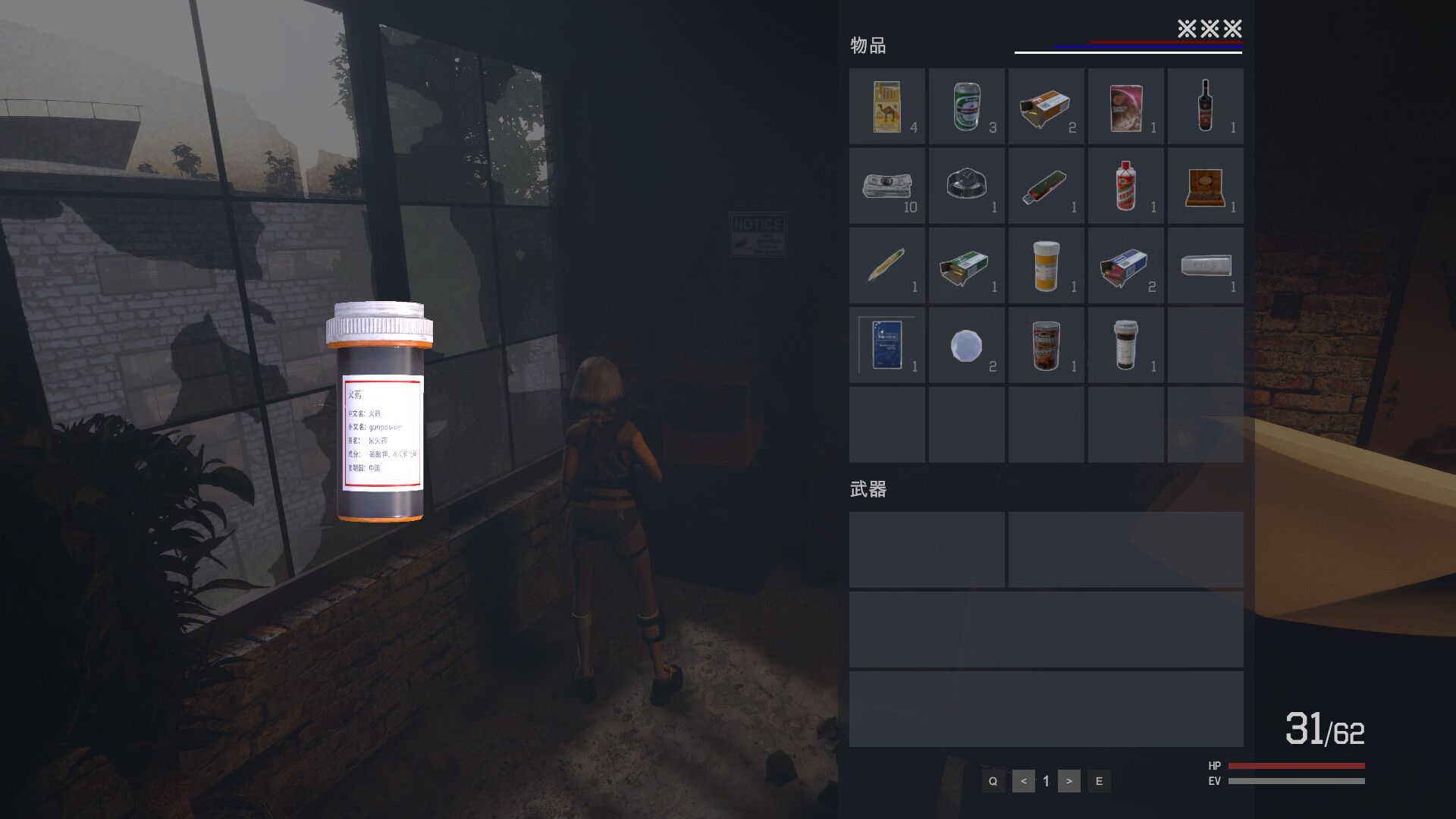Viewport: 1456px width, 819px height.
Task: Click the silver bar inventory icon
Action: pyautogui.click(x=1206, y=265)
